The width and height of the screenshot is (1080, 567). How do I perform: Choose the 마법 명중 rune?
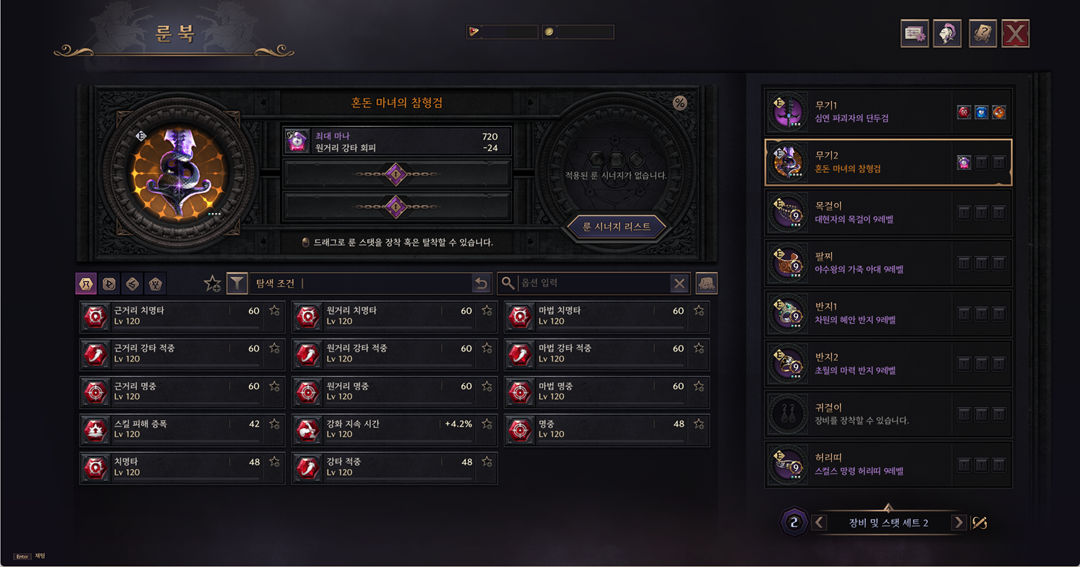(595, 391)
